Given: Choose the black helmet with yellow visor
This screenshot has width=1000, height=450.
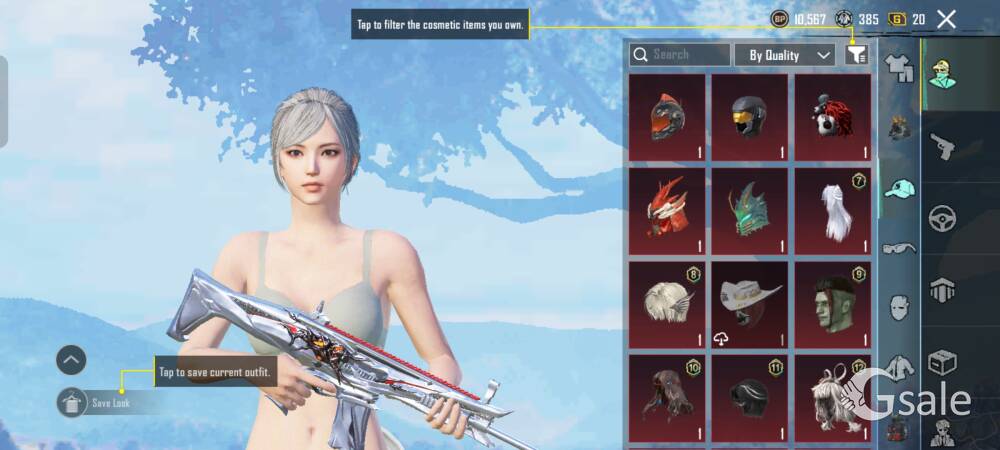Looking at the screenshot, I should [749, 117].
